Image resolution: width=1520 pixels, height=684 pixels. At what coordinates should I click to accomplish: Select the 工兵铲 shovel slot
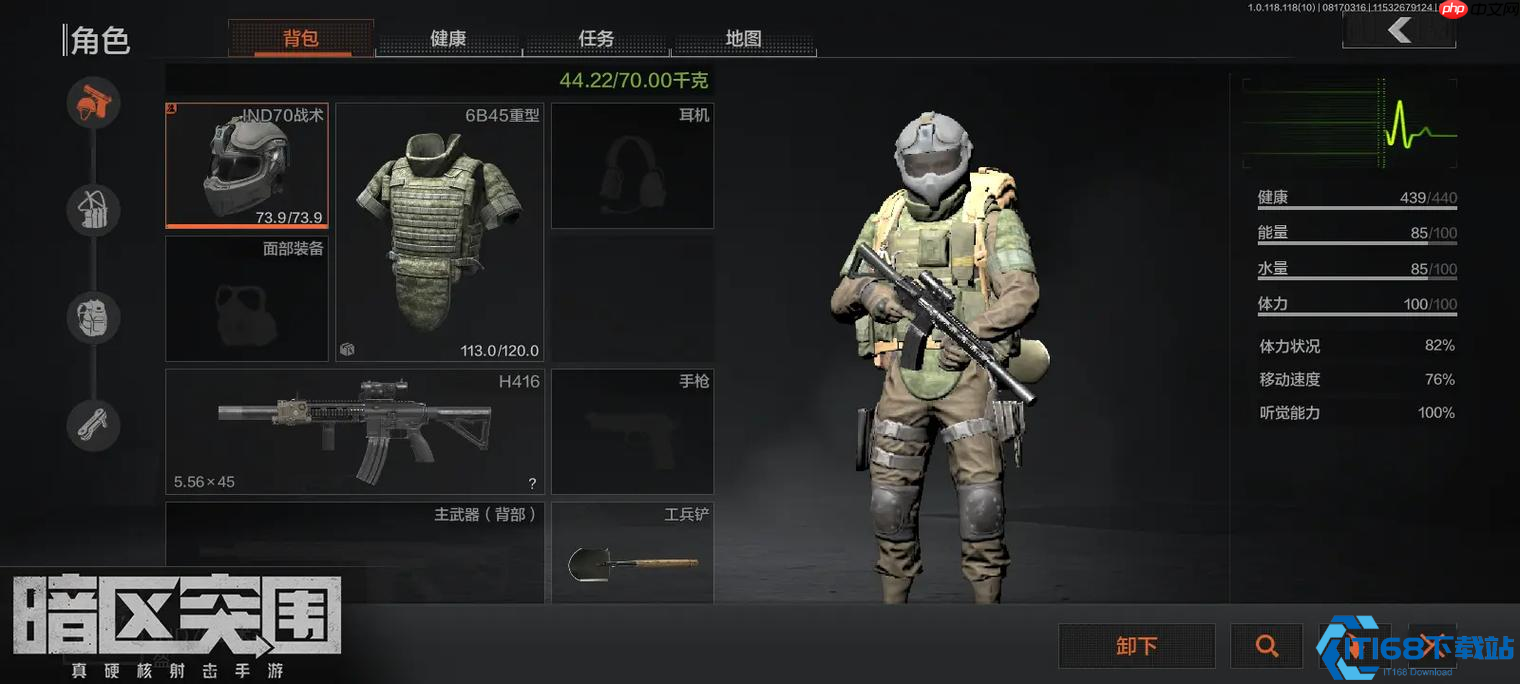pos(632,553)
